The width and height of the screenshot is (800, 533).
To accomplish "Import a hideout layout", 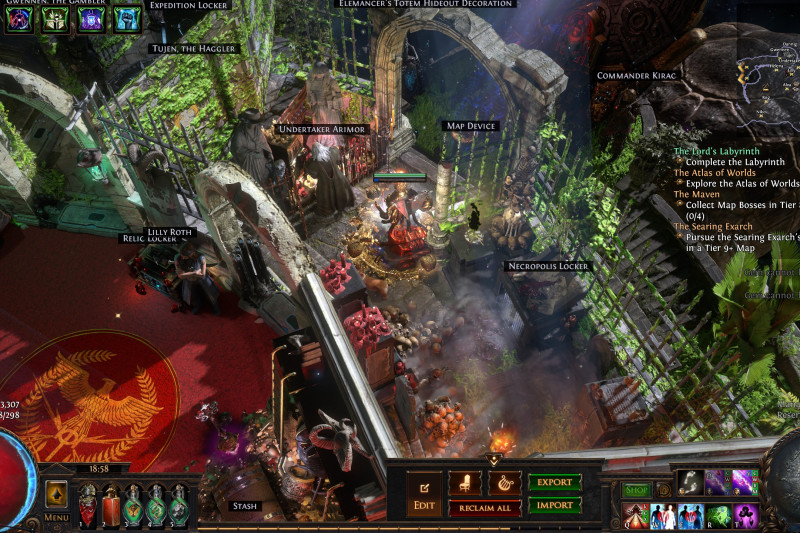I will click(554, 505).
